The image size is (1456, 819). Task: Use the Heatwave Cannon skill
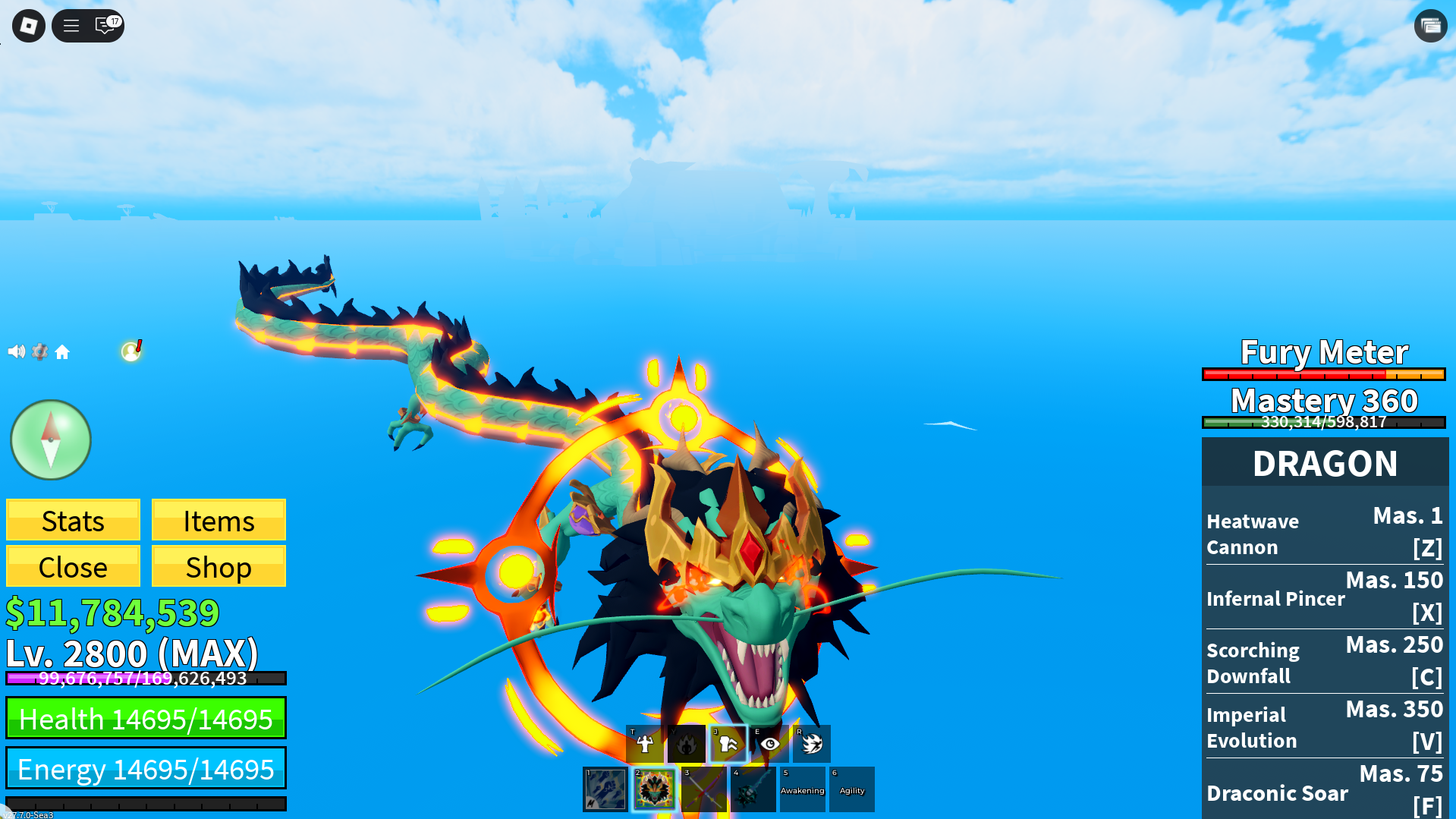coord(1324,533)
